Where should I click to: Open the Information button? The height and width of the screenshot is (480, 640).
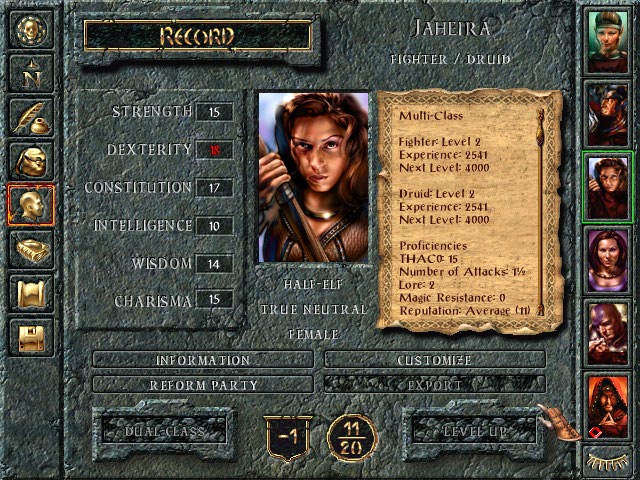coord(203,360)
